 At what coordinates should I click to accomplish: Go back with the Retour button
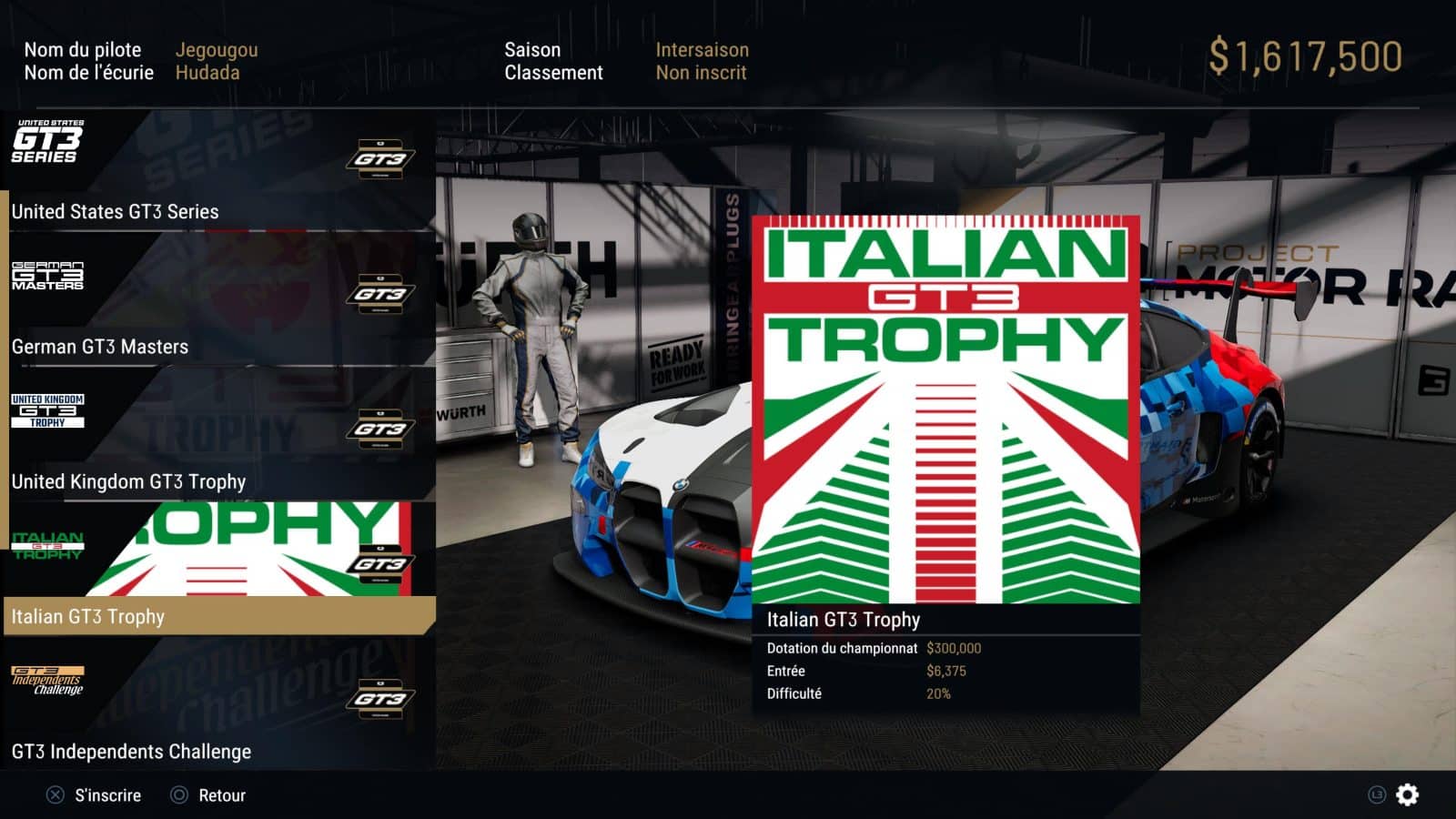[x=209, y=795]
